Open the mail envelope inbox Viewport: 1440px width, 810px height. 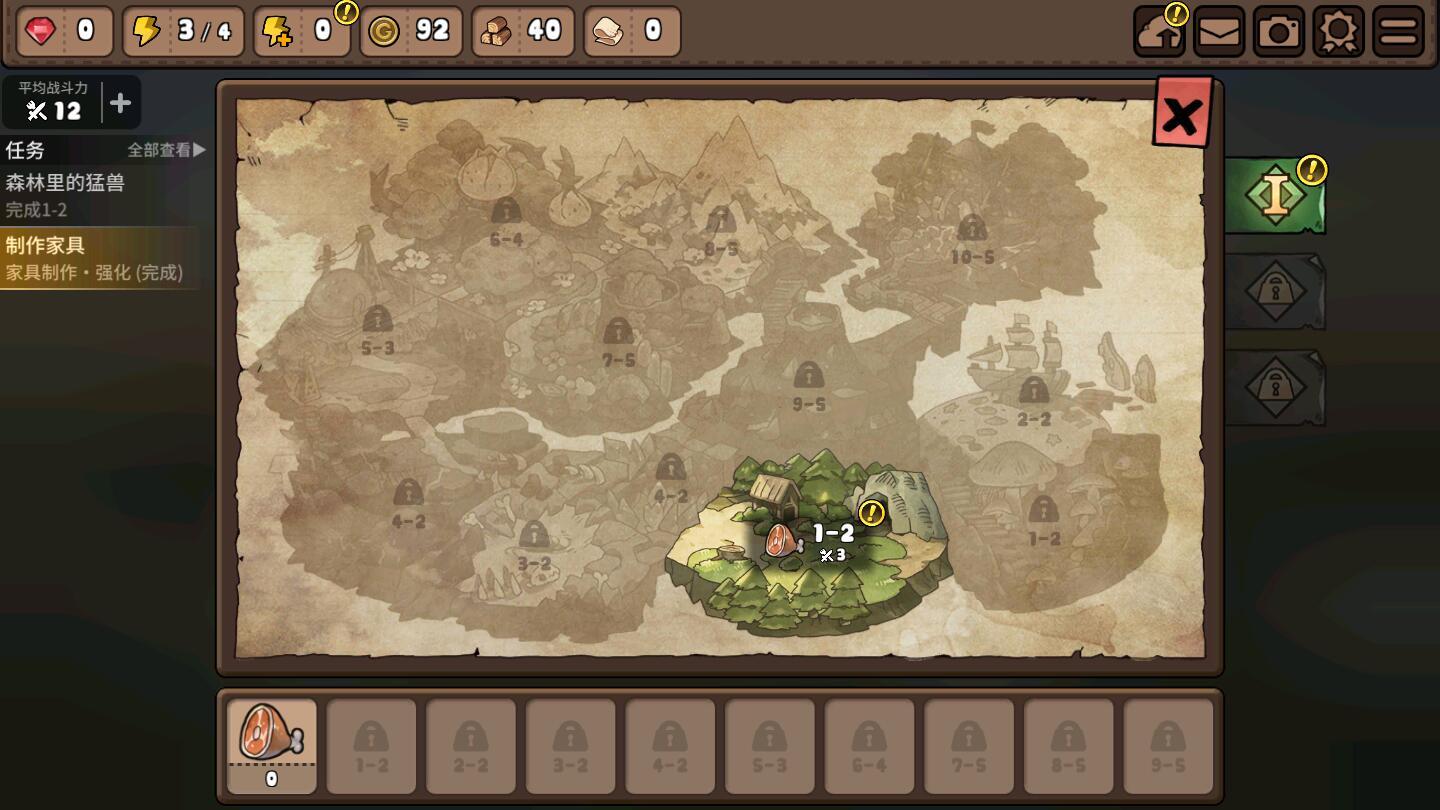coord(1220,31)
